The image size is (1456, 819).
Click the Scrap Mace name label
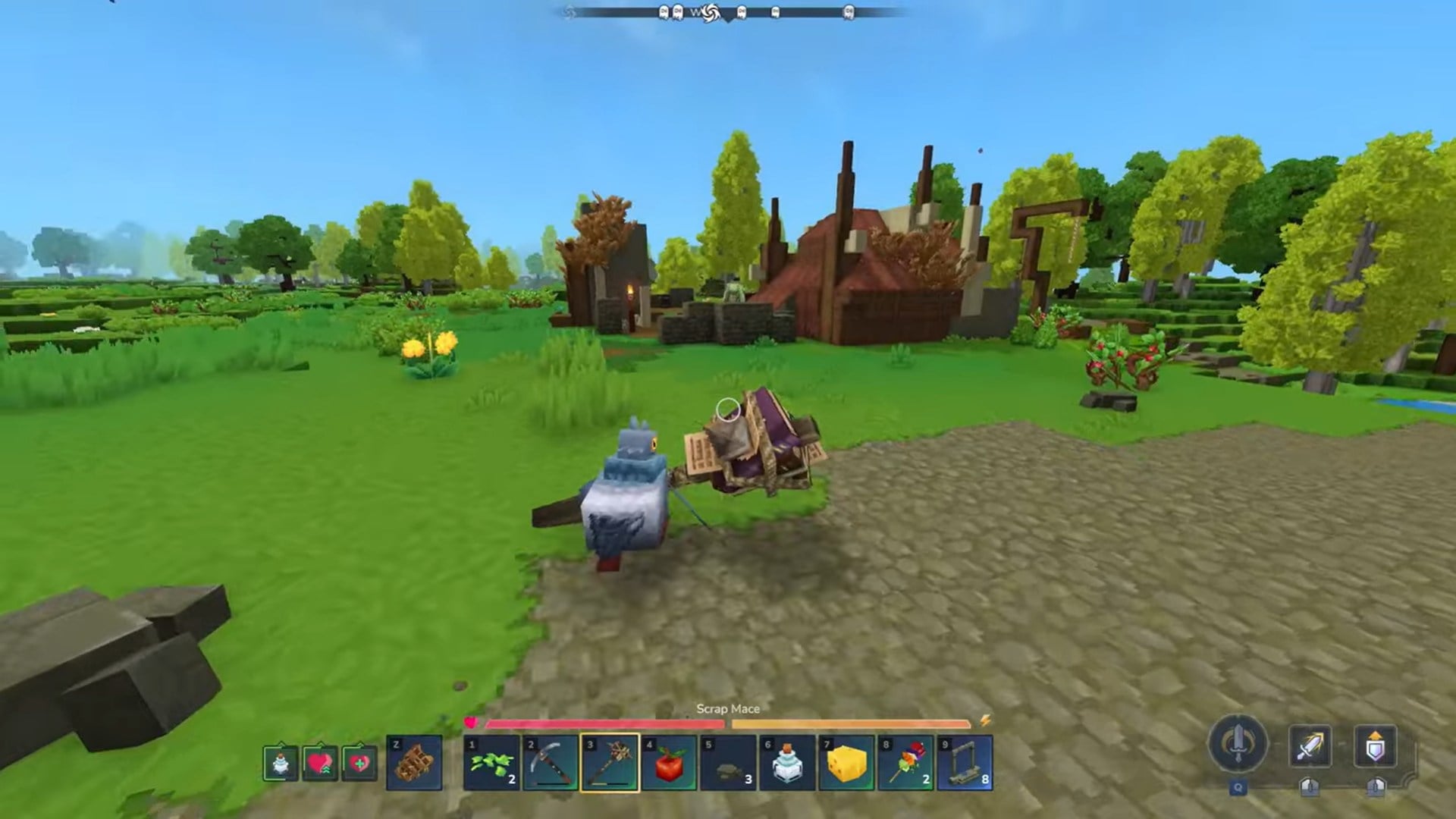726,708
